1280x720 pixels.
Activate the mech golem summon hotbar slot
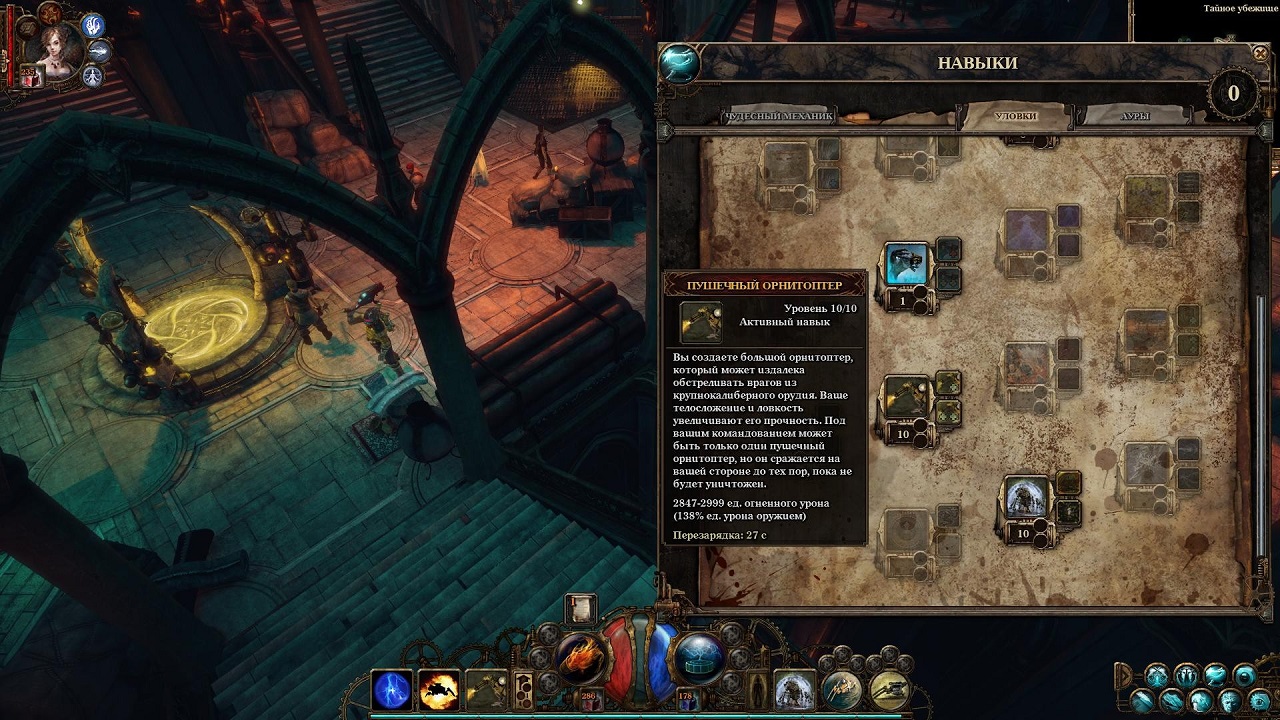point(794,689)
